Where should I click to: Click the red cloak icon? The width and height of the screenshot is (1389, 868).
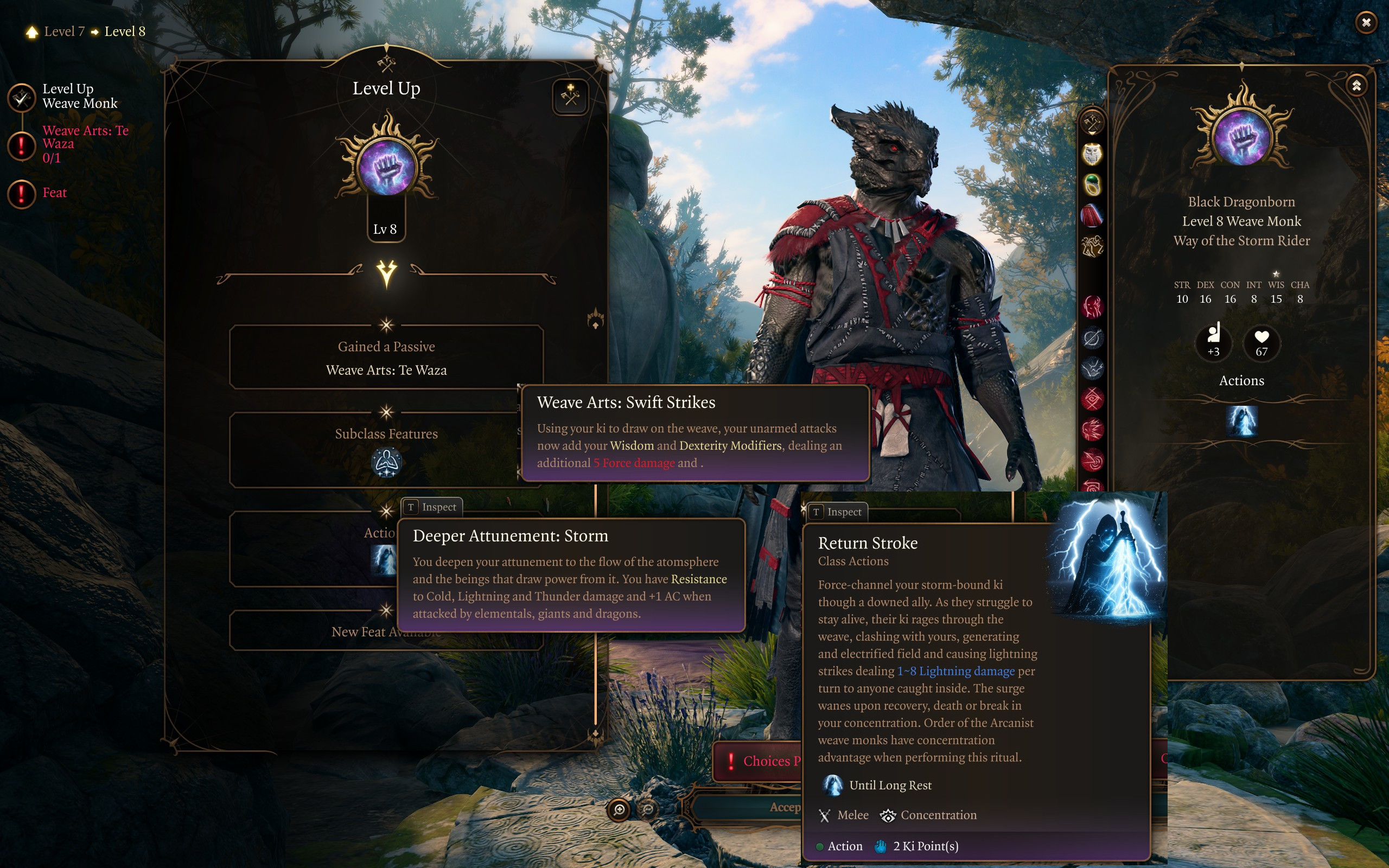pos(1092,216)
